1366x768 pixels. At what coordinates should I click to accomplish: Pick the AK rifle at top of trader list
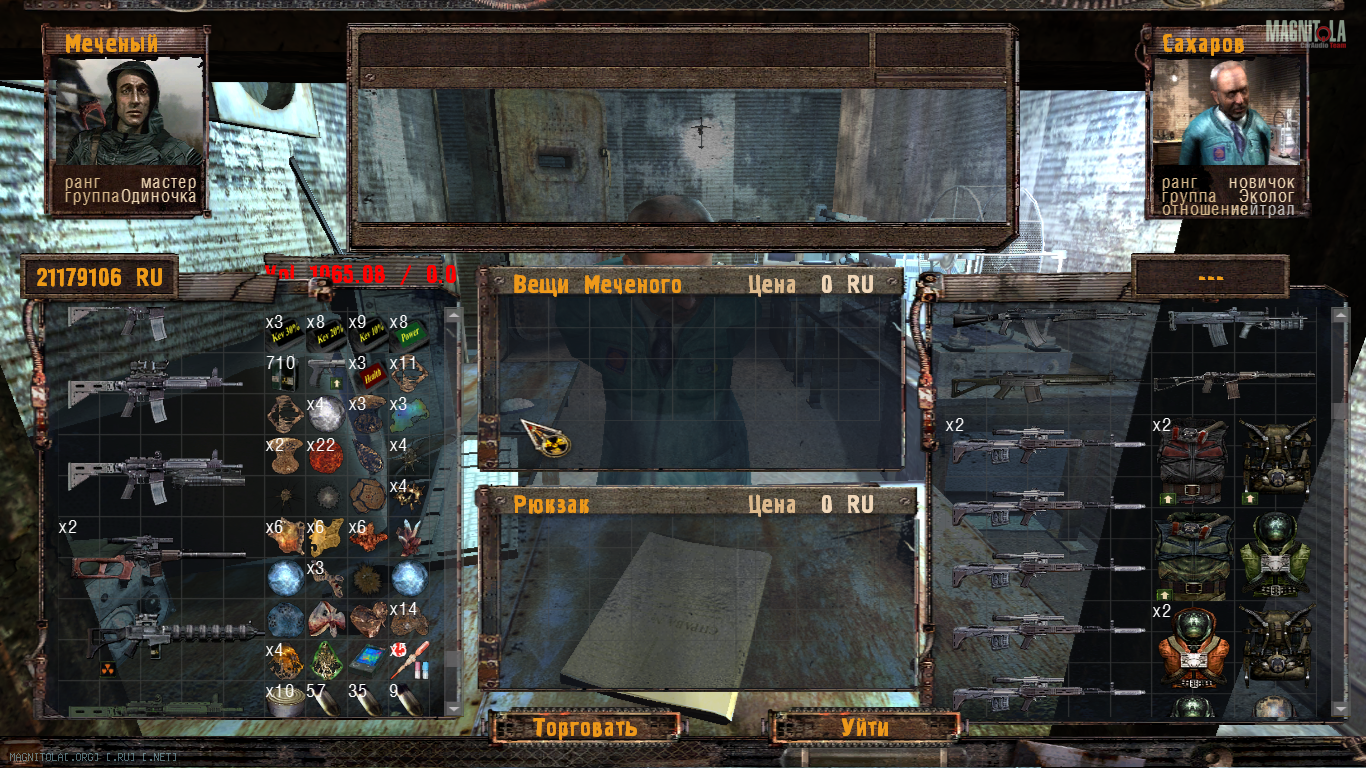point(1040,318)
